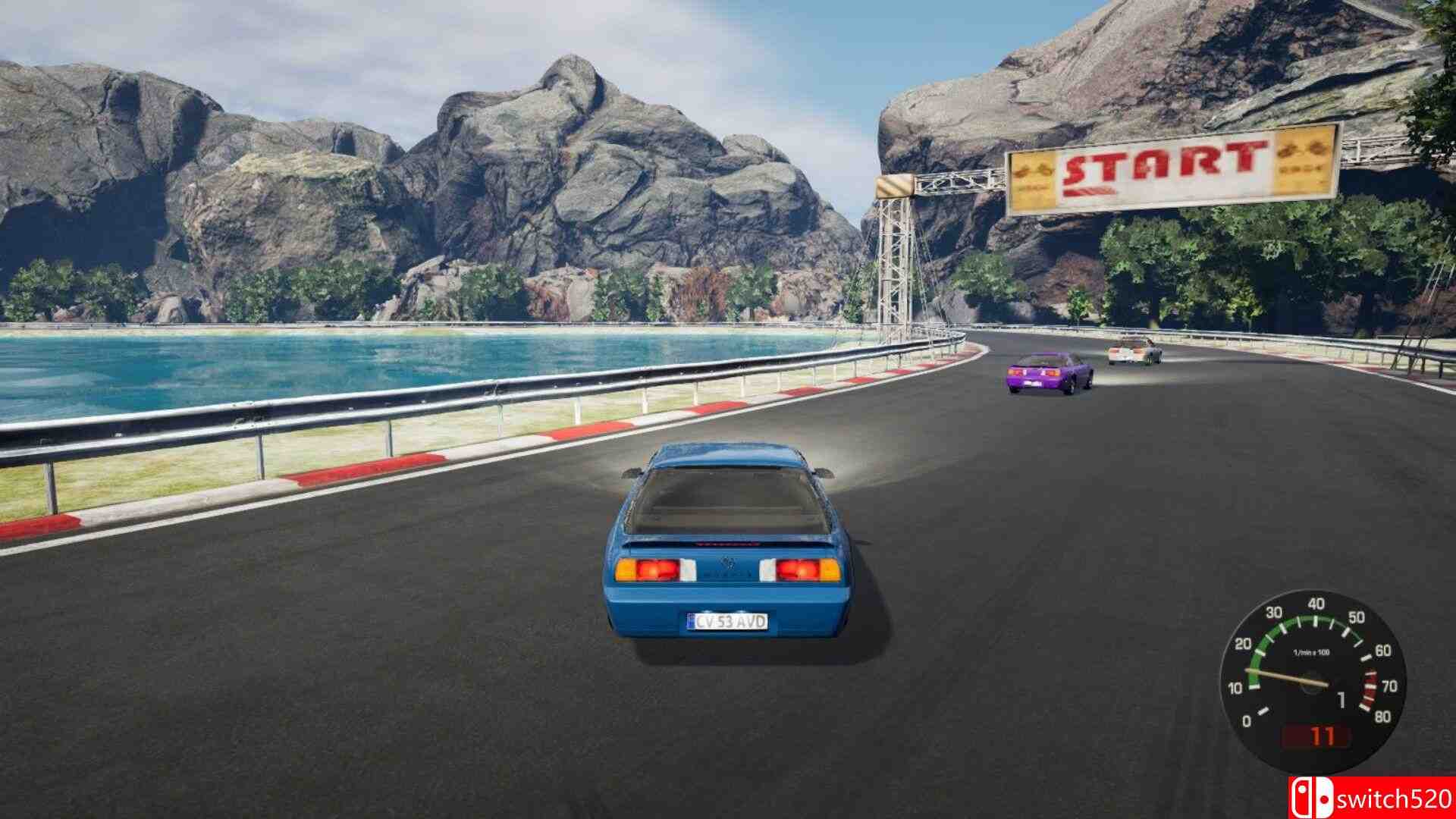The height and width of the screenshot is (819, 1456).
Task: Click the gear indicator showing 1
Action: pos(1341,700)
